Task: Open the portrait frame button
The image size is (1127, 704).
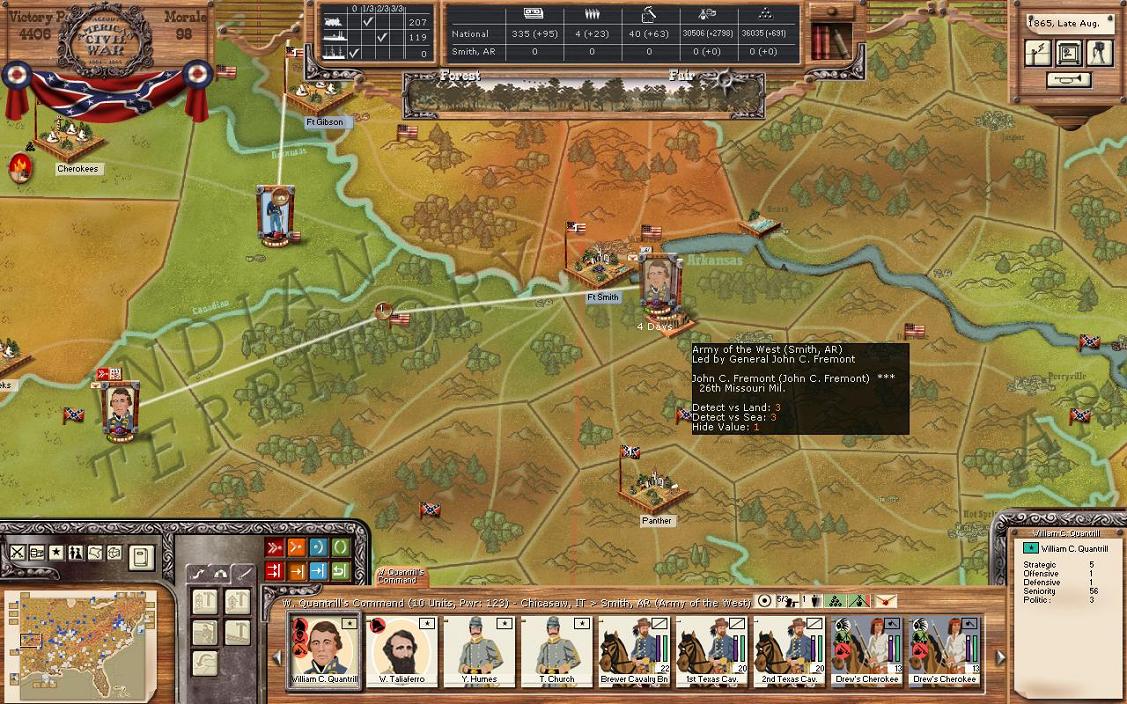Action: click(1068, 53)
